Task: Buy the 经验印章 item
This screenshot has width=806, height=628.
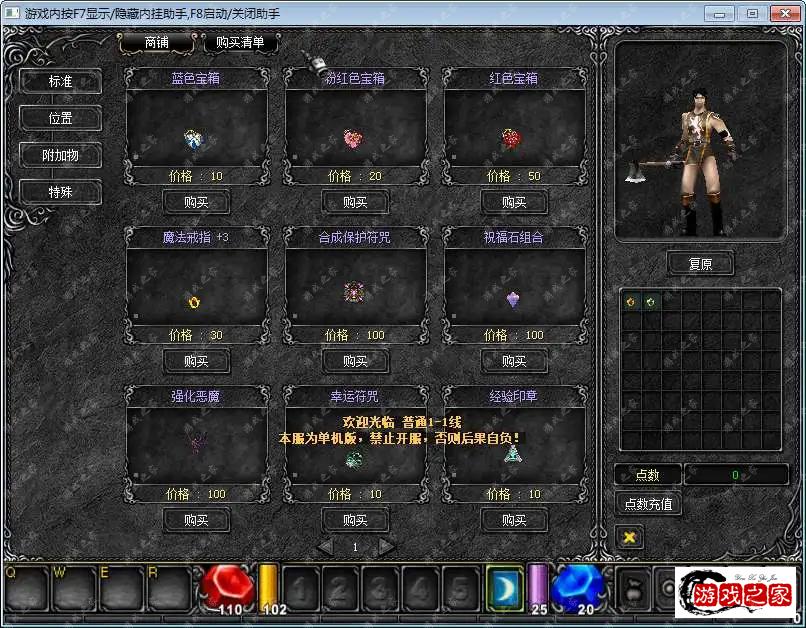Action: pyautogui.click(x=514, y=520)
